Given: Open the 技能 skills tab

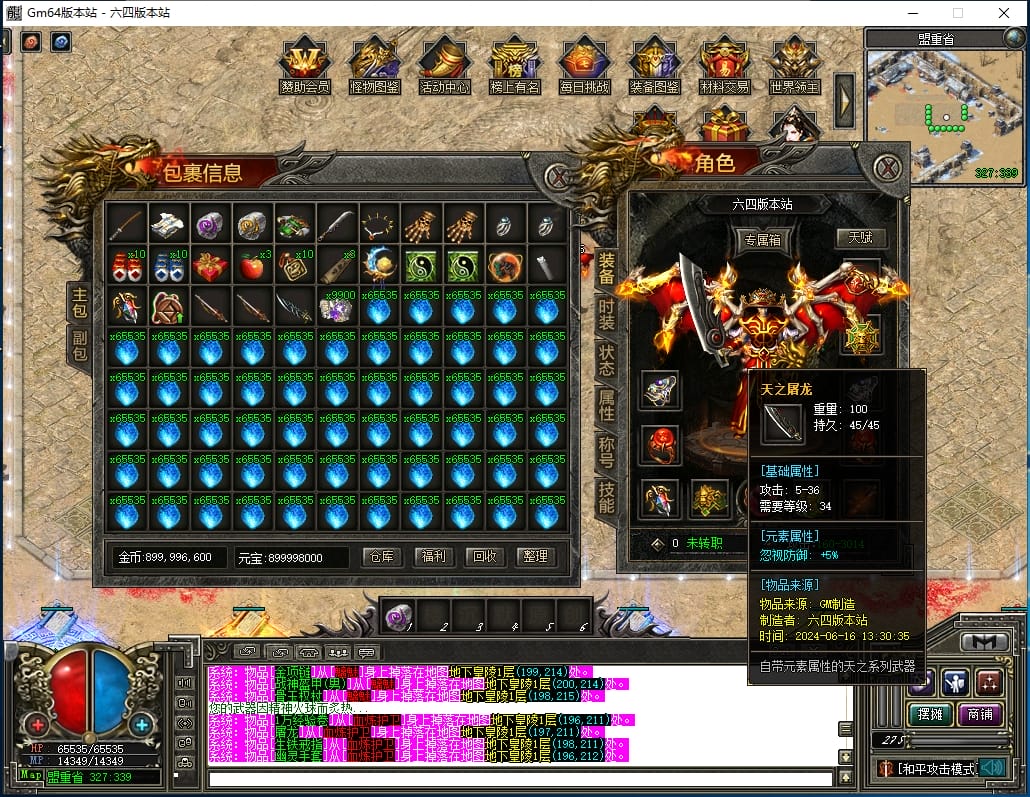Looking at the screenshot, I should 606,497.
